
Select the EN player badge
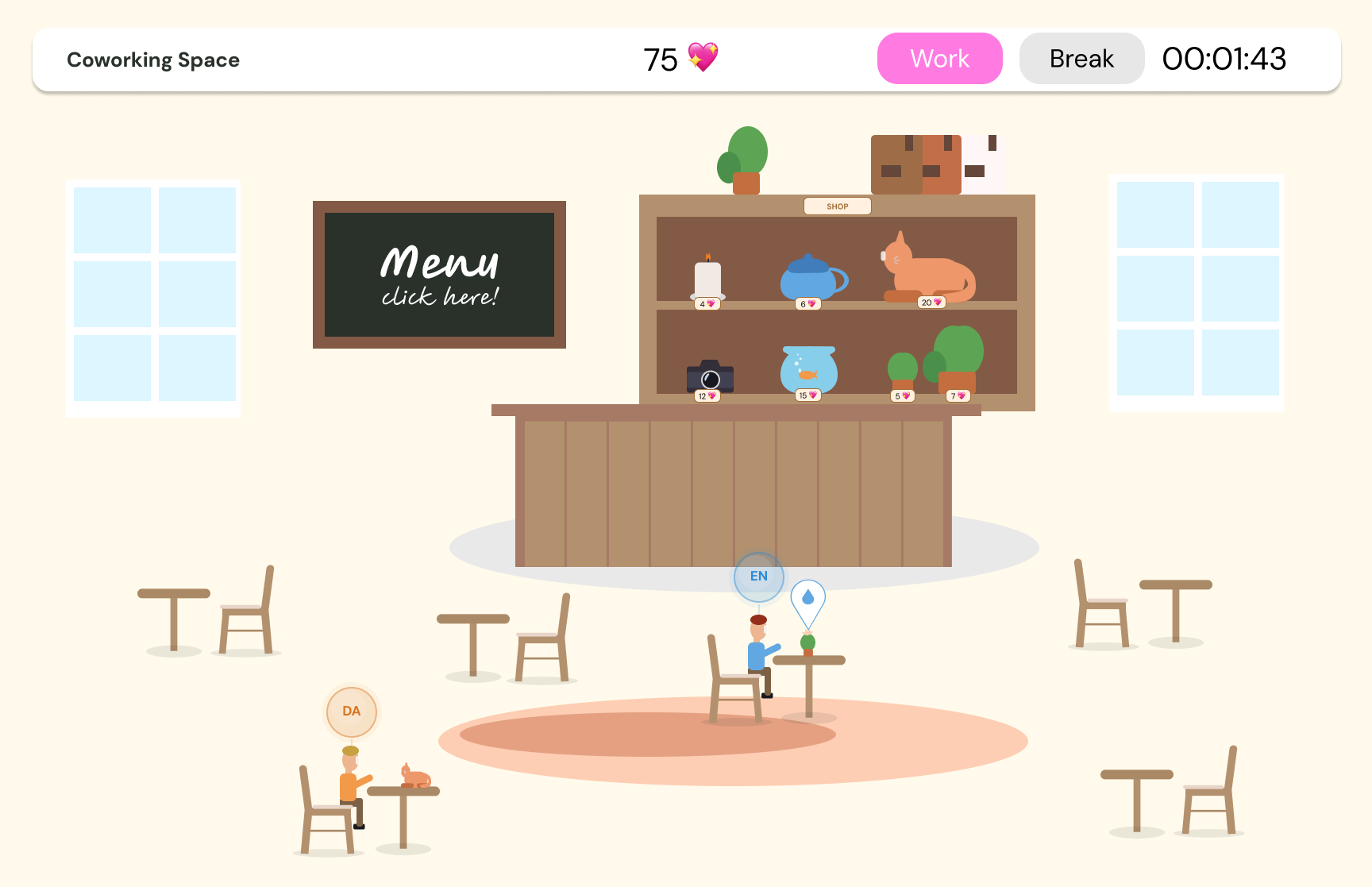[x=758, y=577]
